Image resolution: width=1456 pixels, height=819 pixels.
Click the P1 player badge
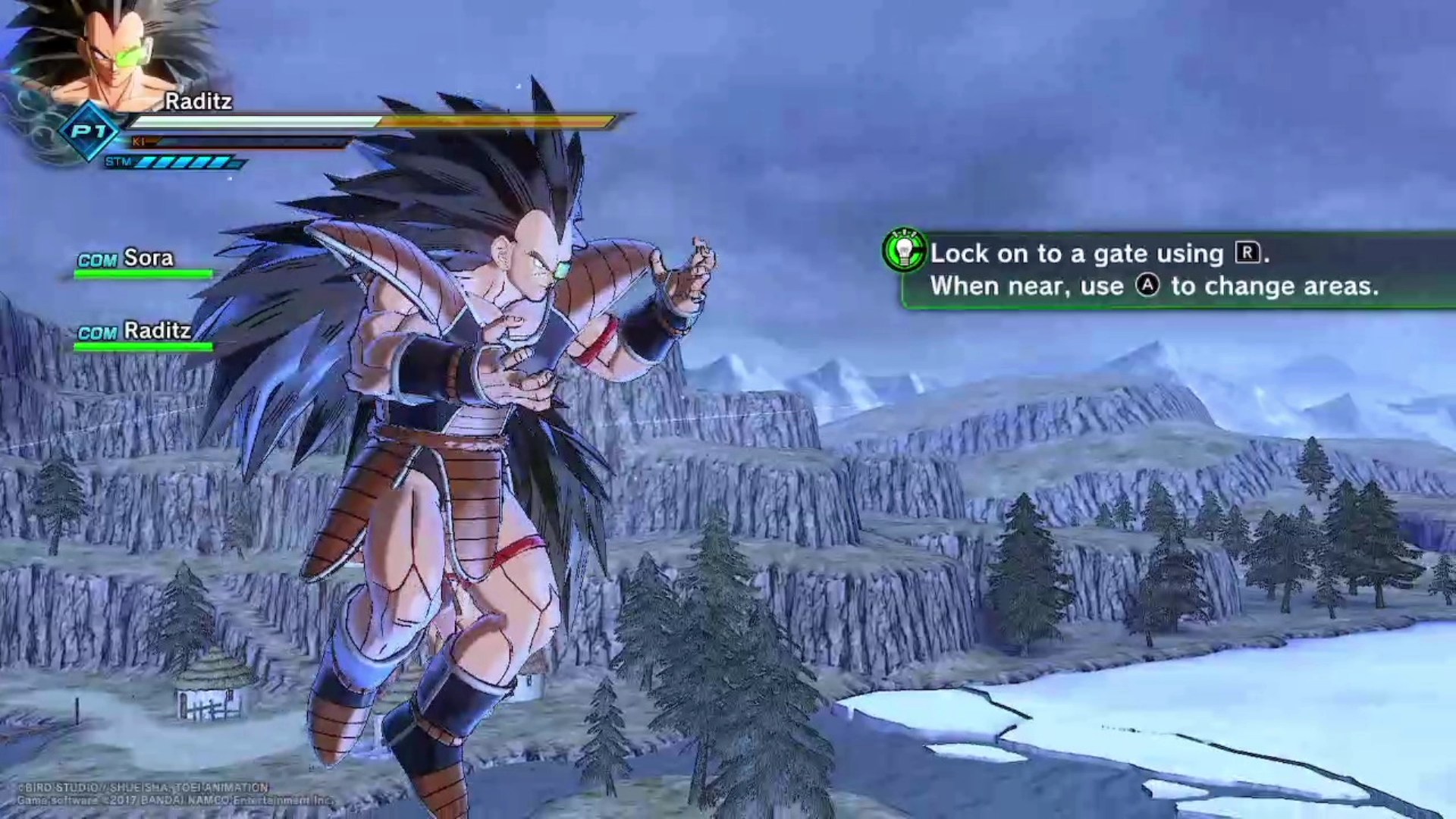coord(89,131)
